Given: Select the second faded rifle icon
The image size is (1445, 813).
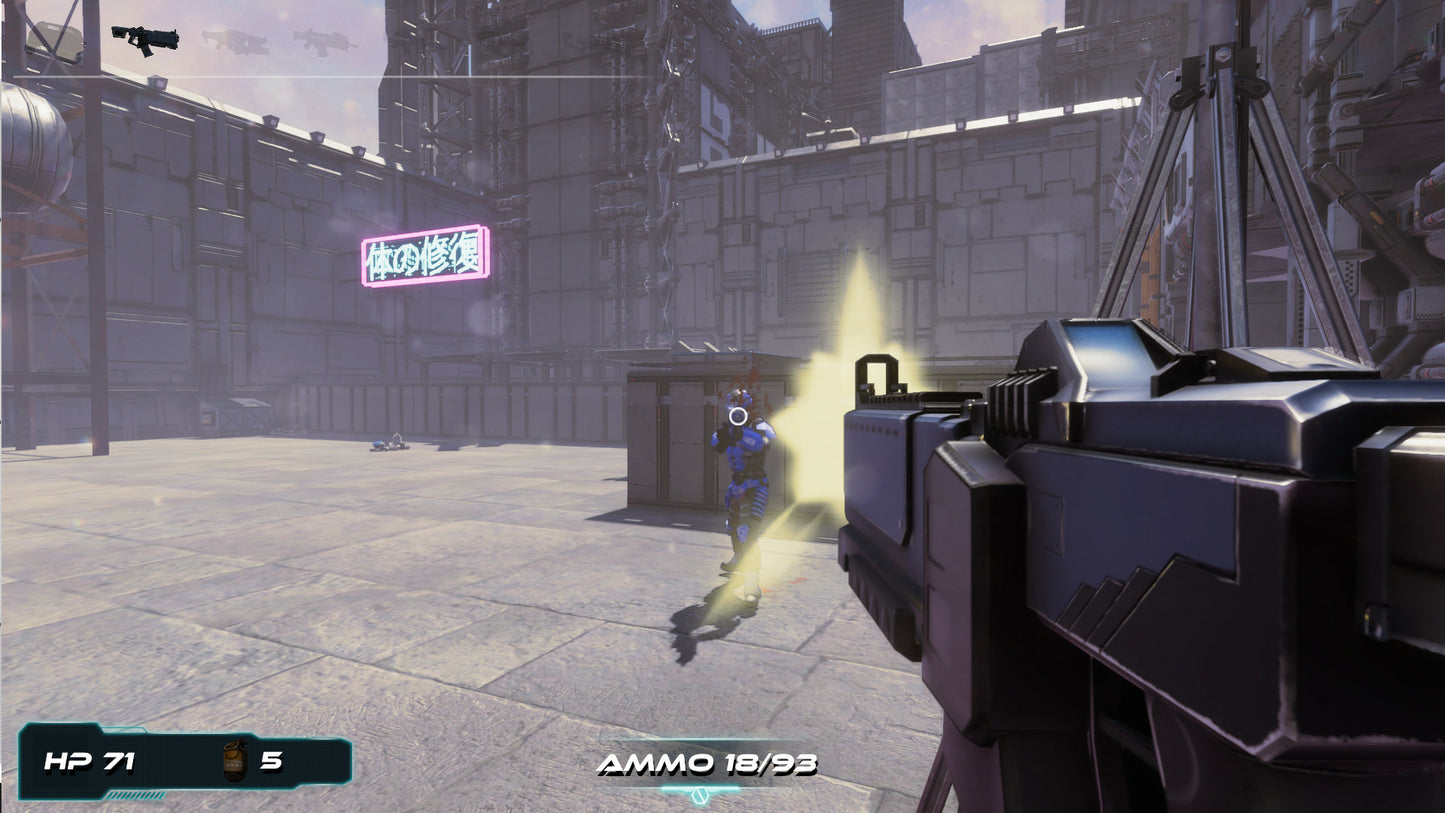Looking at the screenshot, I should pyautogui.click(x=232, y=40).
